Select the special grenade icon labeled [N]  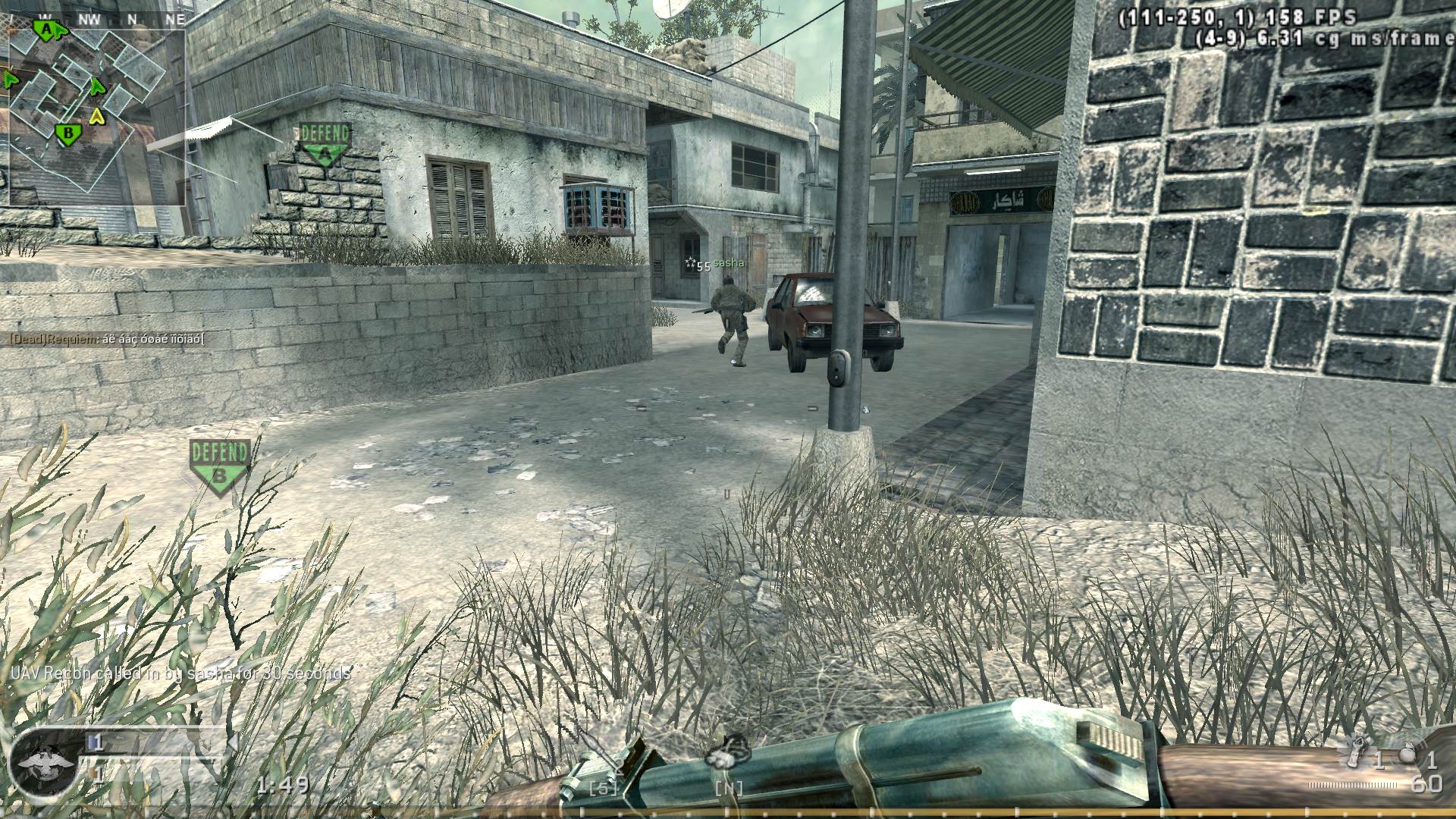730,766
